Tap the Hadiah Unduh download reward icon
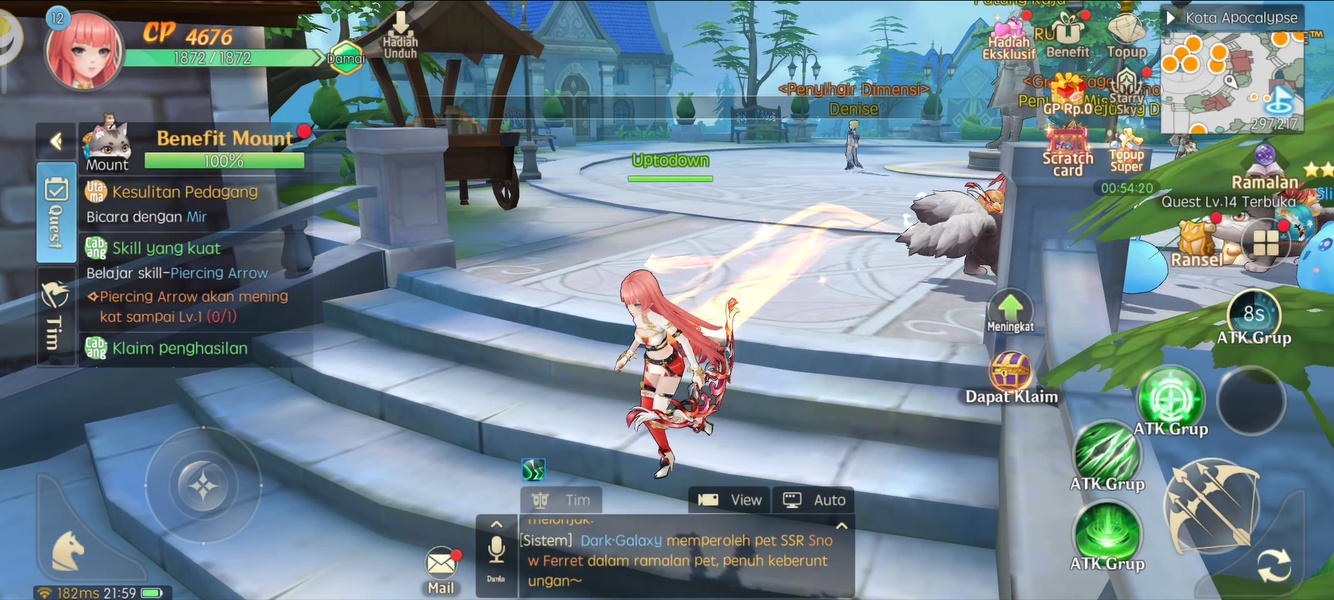This screenshot has height=600, width=1334. 400,32
